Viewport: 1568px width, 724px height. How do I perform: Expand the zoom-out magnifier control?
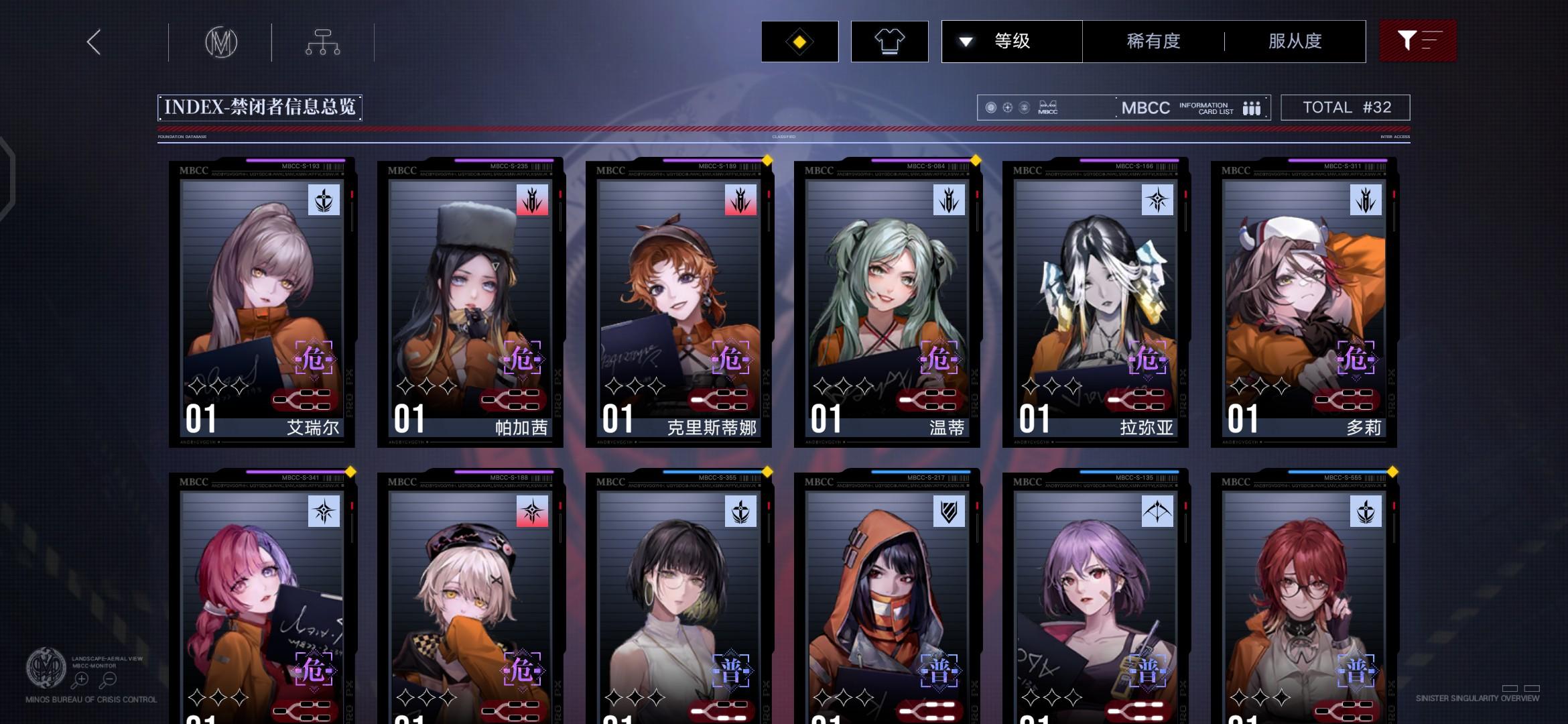coord(107,678)
